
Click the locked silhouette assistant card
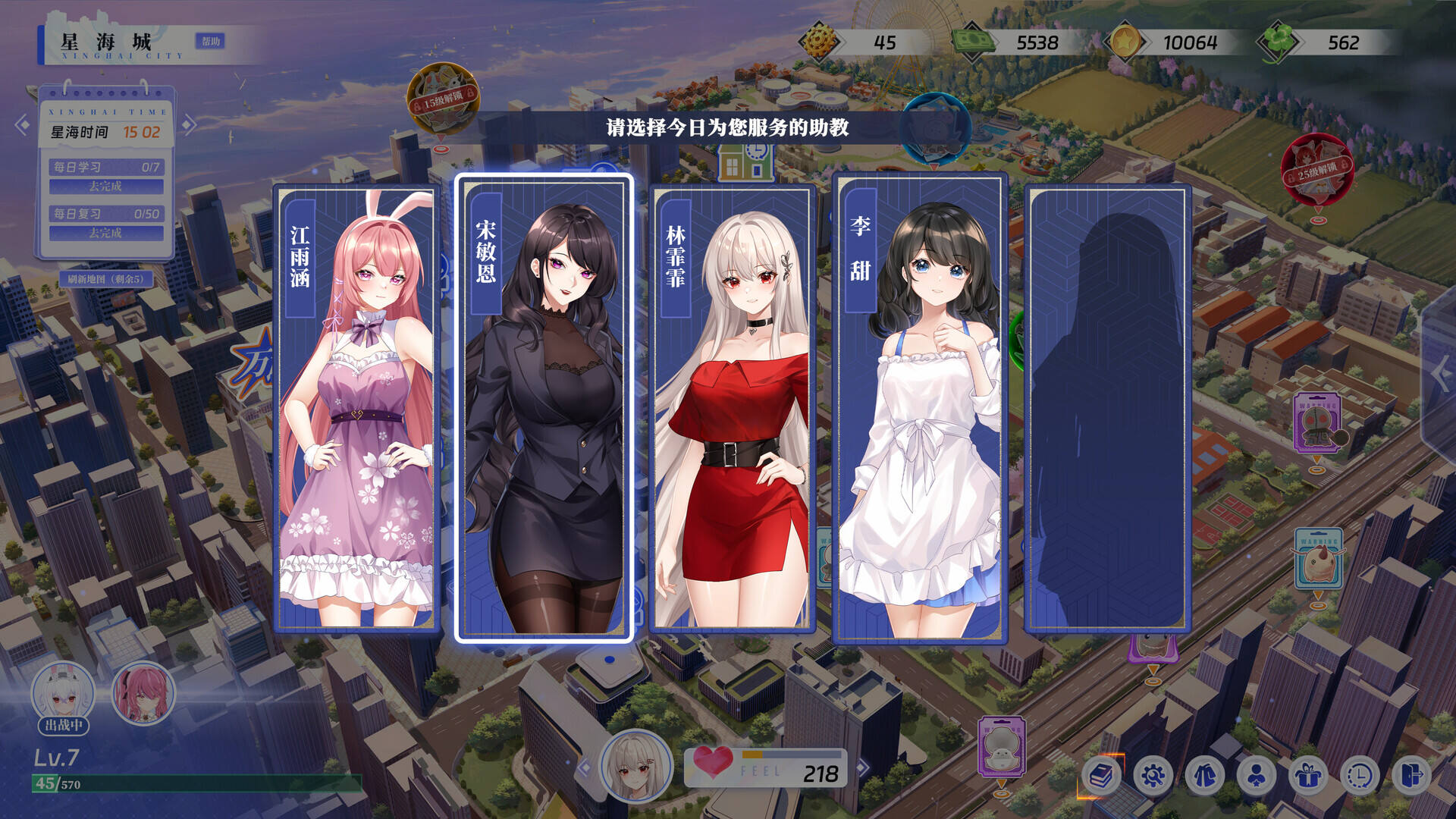click(x=1107, y=409)
